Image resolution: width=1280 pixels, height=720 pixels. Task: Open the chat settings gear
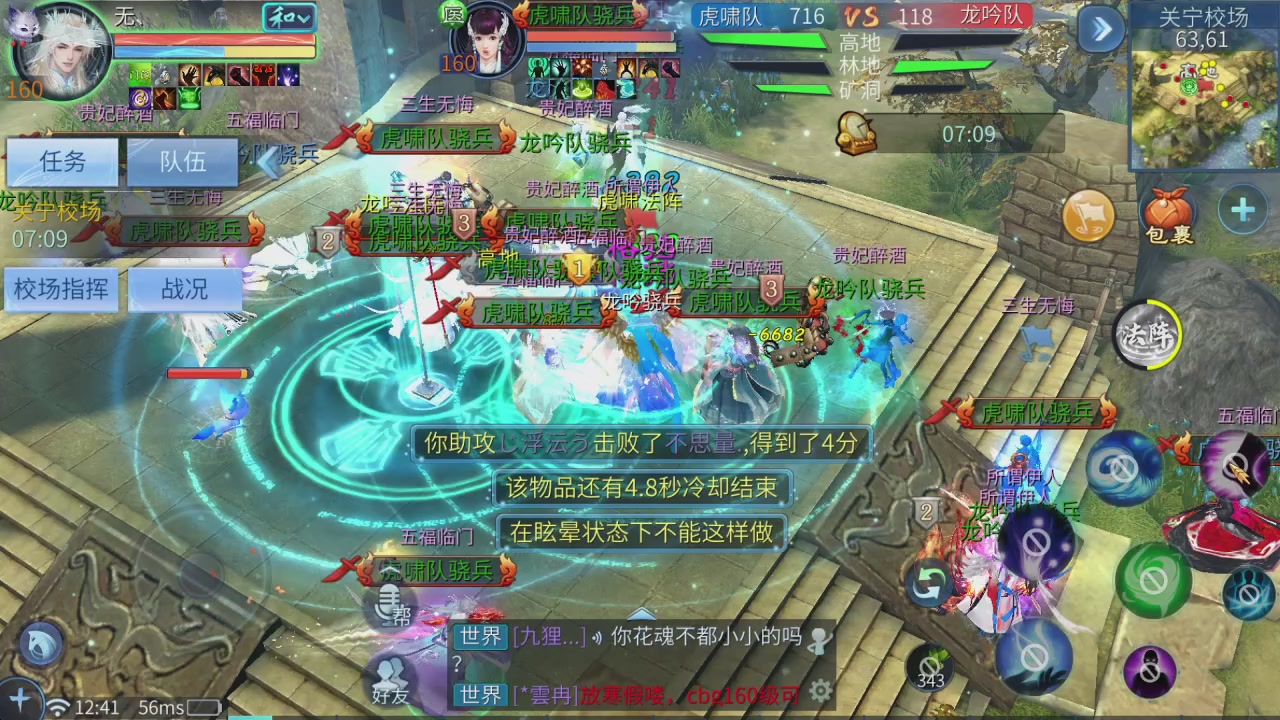click(x=822, y=690)
